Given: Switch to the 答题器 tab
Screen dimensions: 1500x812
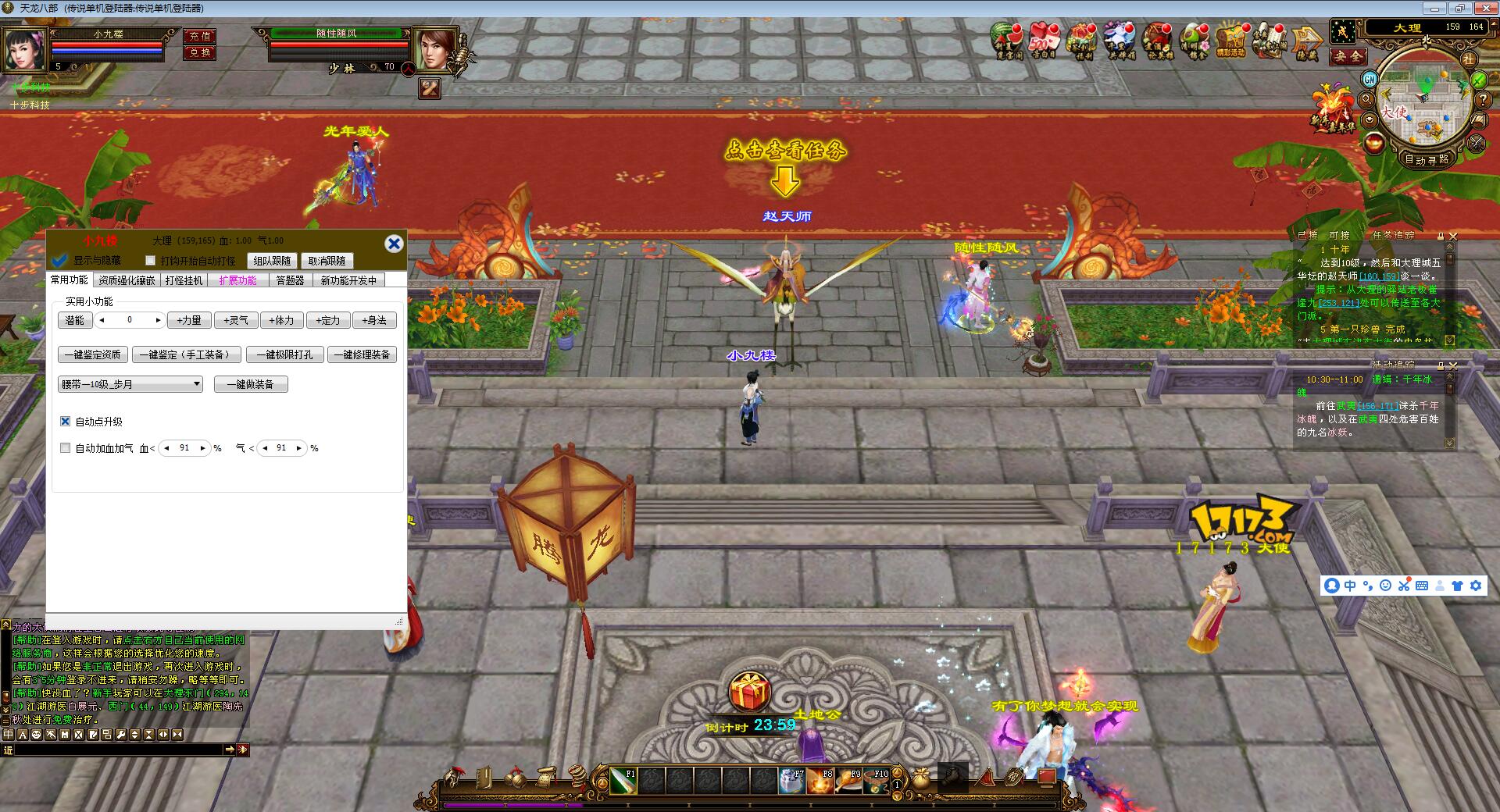Looking at the screenshot, I should [x=291, y=280].
